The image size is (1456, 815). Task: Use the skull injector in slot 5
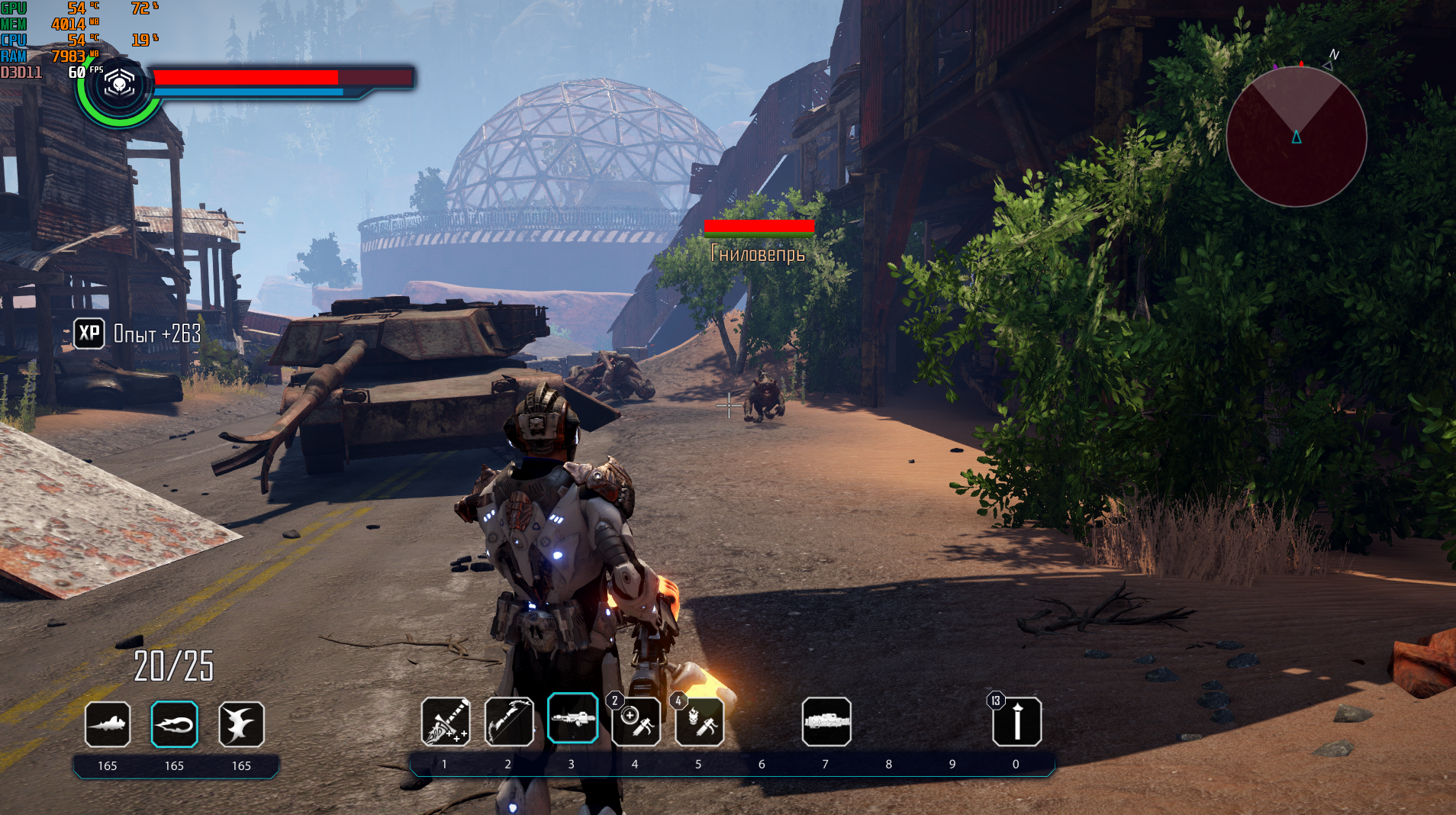tap(700, 721)
